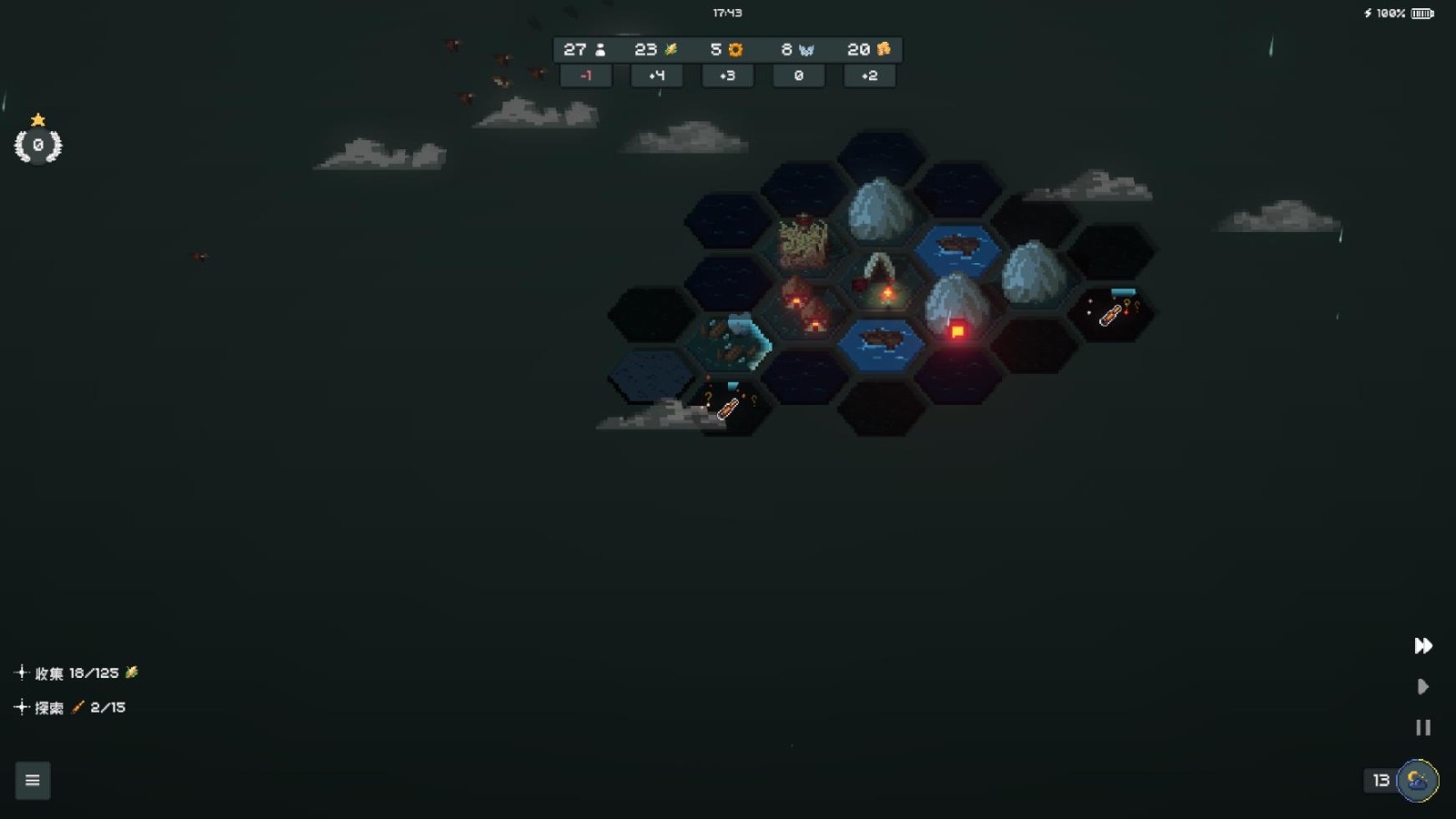Image resolution: width=1456 pixels, height=819 pixels.
Task: Expand the 收集 18/125 objective
Action: [22, 672]
